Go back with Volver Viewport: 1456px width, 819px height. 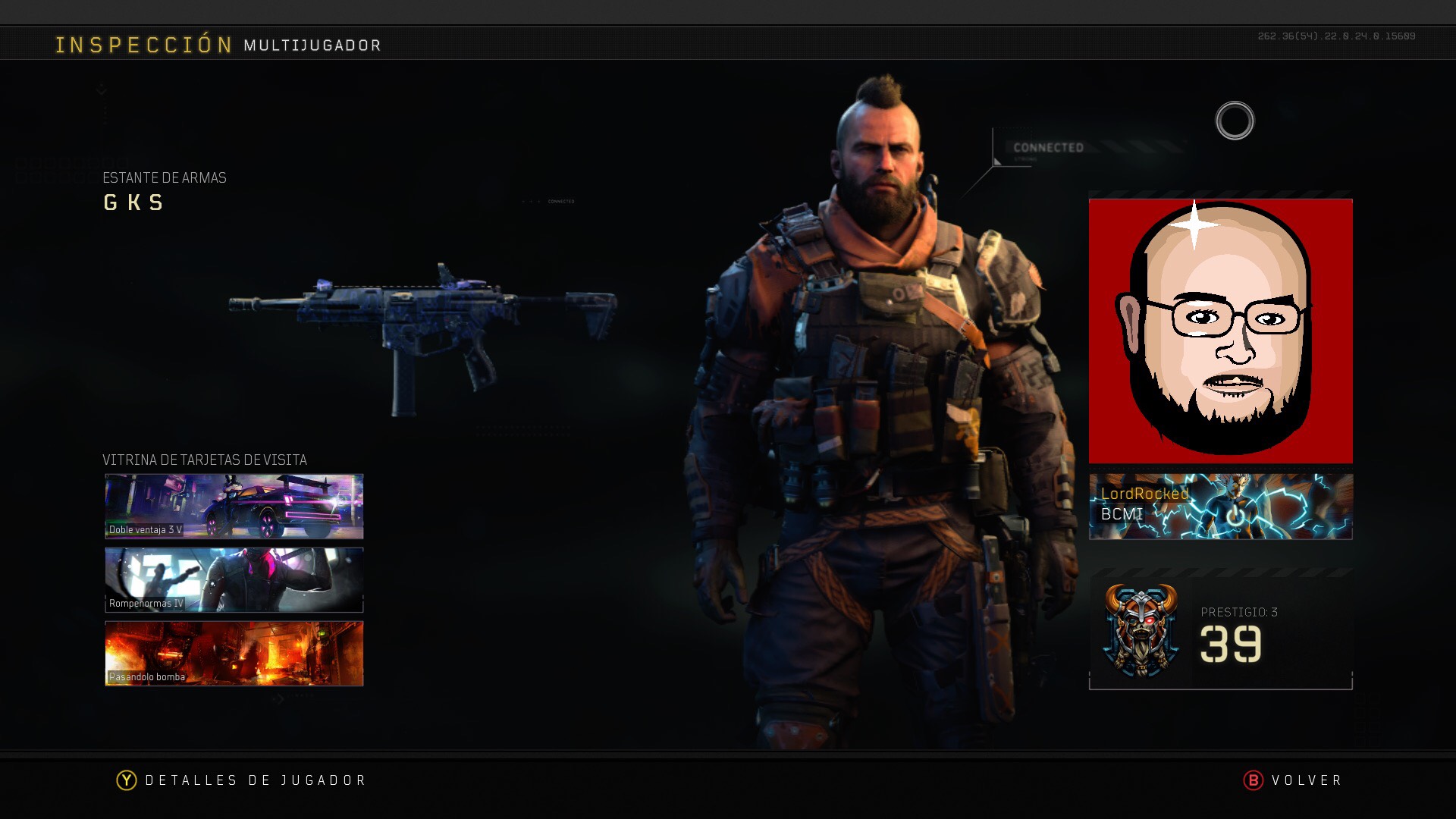click(1293, 780)
